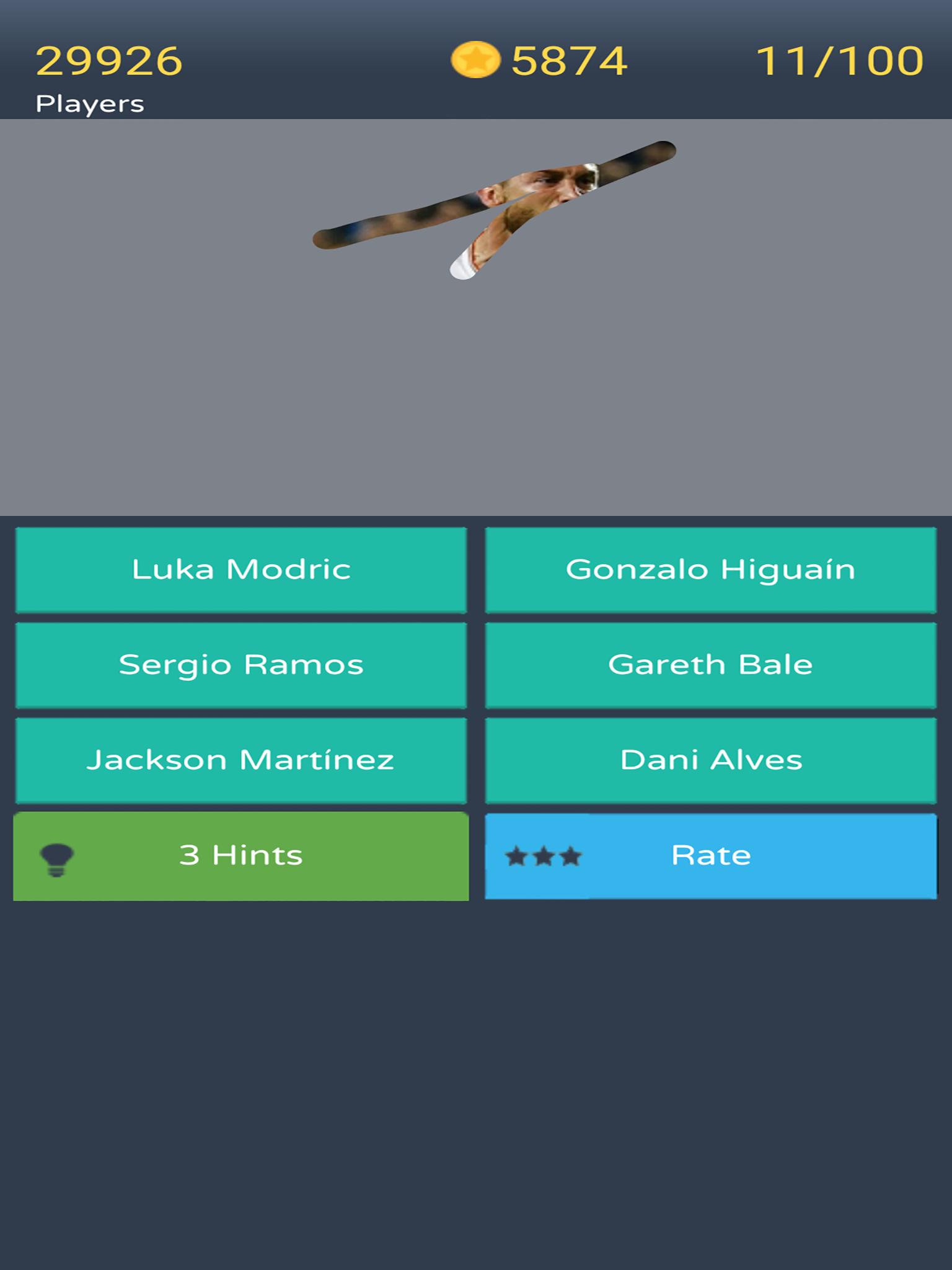Select Gonzalo Higuaín as your answer
This screenshot has height=1270, width=952.
click(x=712, y=571)
